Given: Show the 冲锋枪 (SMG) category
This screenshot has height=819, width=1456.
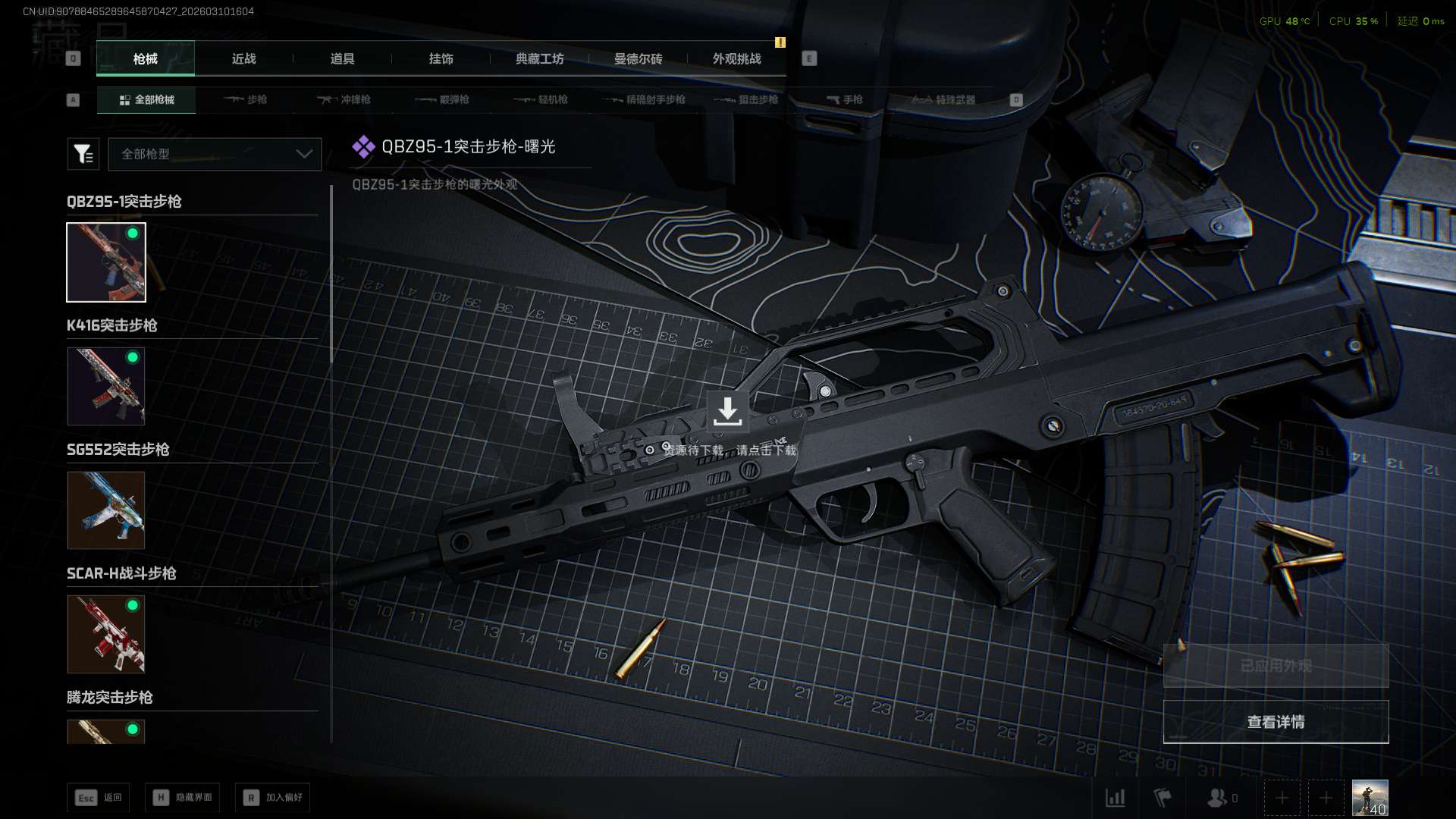Looking at the screenshot, I should (x=344, y=99).
